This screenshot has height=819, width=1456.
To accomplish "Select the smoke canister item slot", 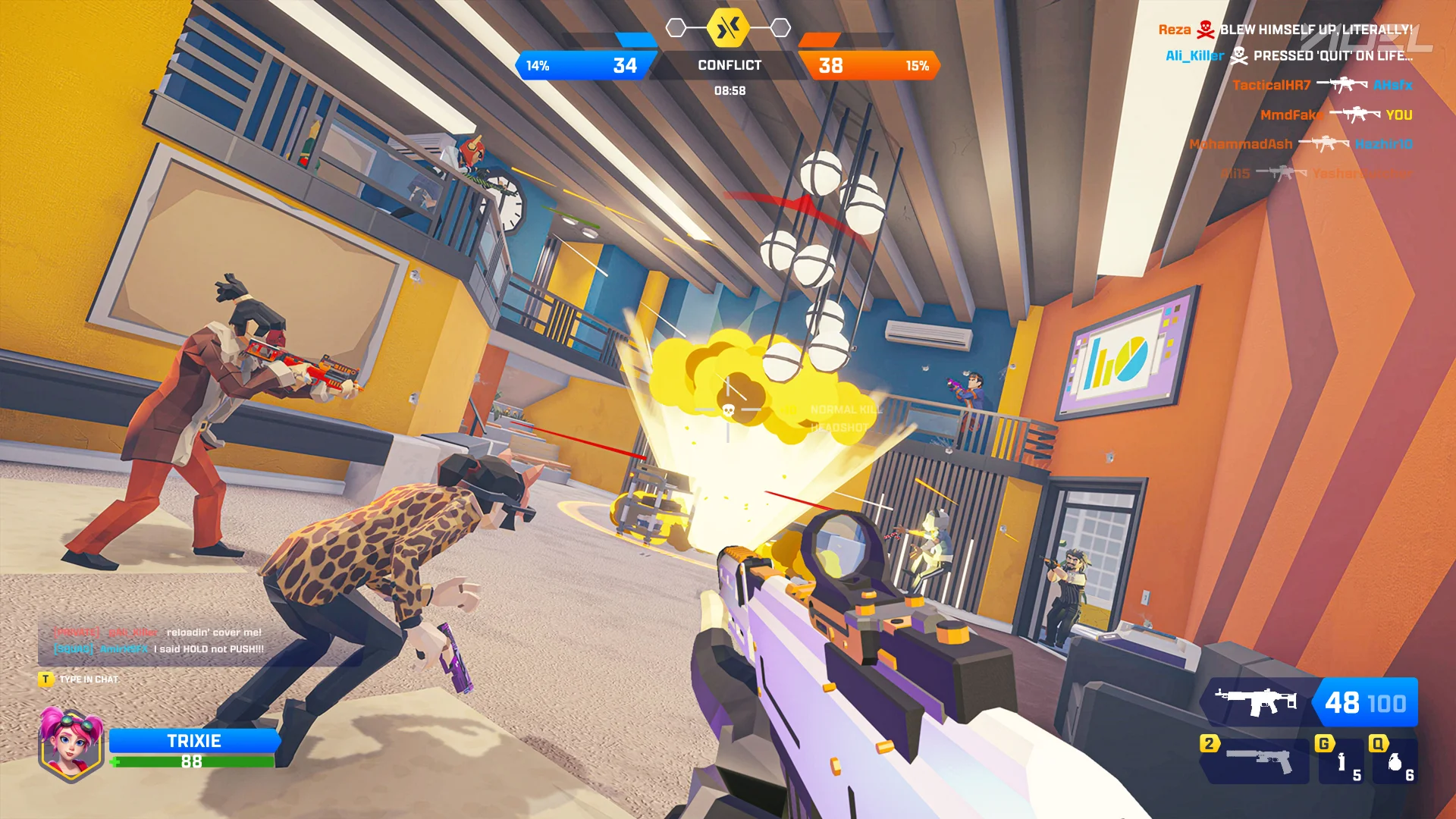I will click(1341, 762).
